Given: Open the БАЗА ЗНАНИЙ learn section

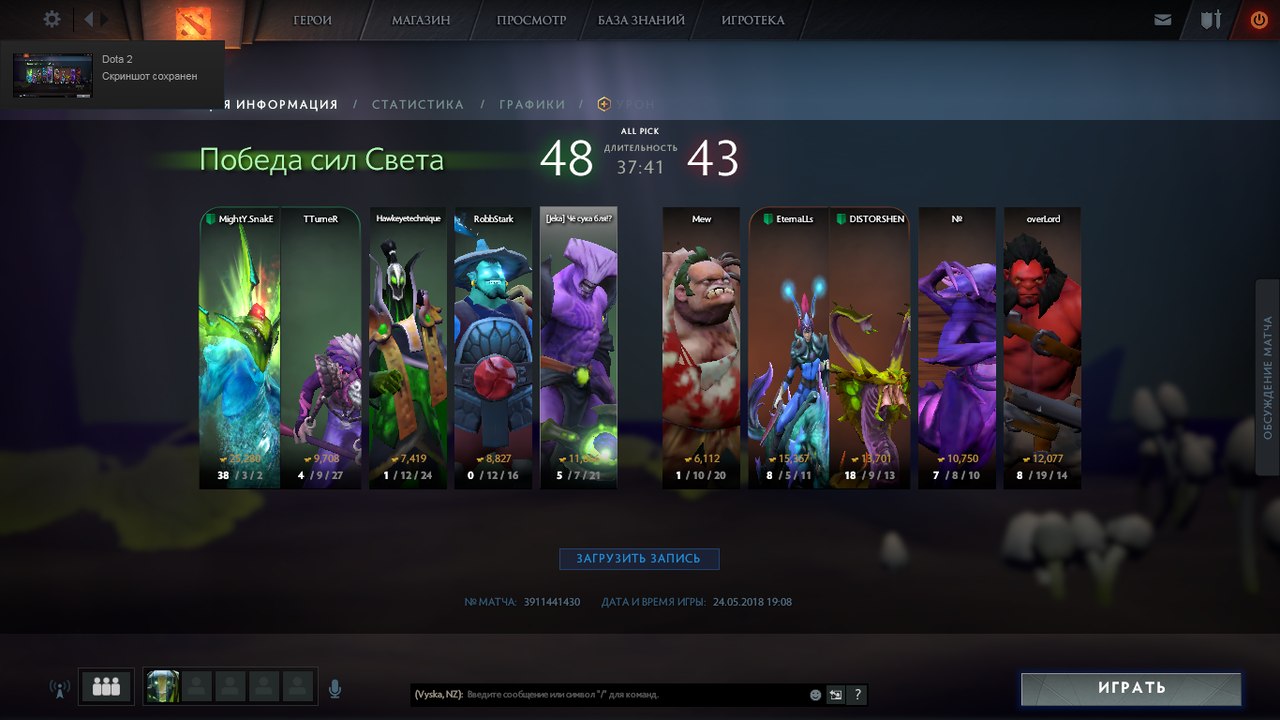Looking at the screenshot, I should pyautogui.click(x=641, y=20).
